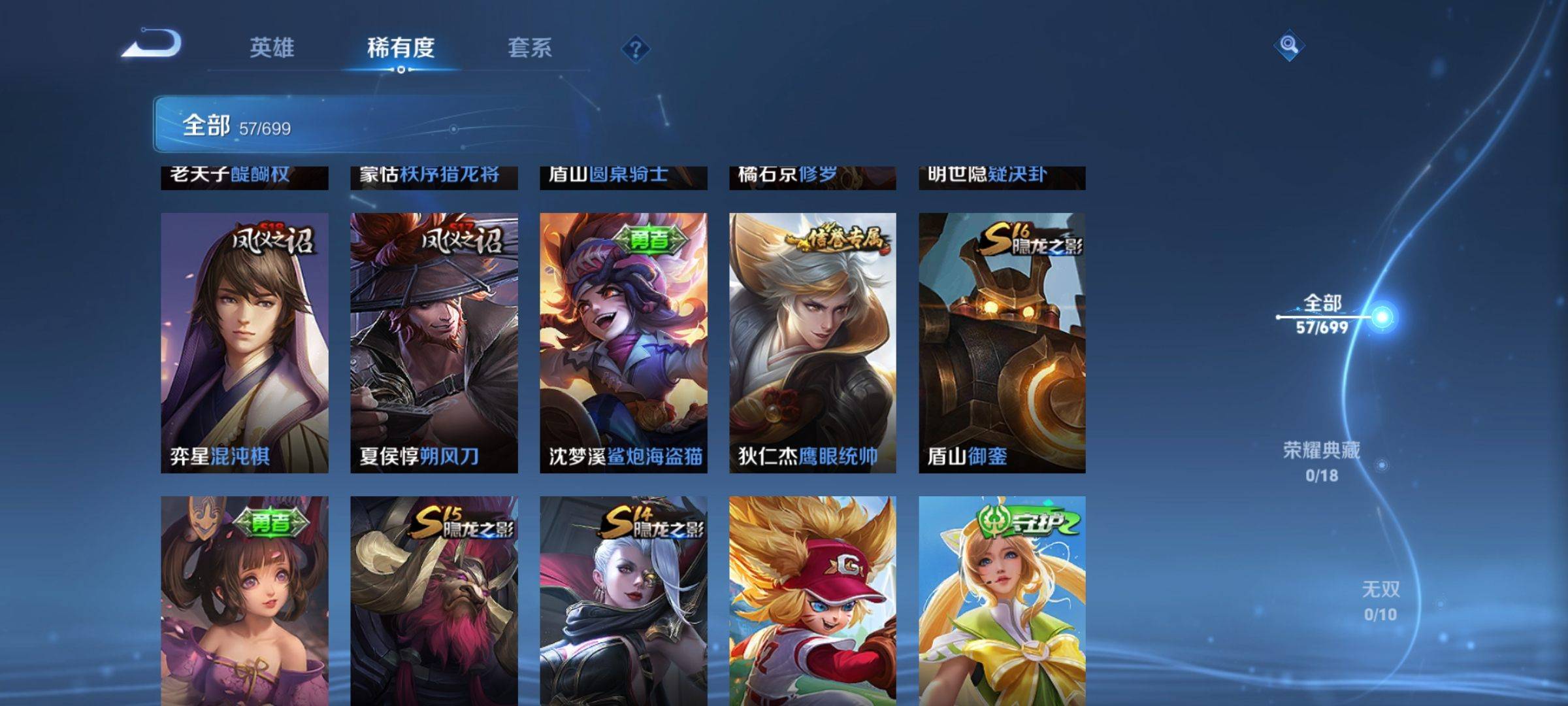Filter skins by 荣耀典藏 rarity

pyautogui.click(x=1322, y=461)
